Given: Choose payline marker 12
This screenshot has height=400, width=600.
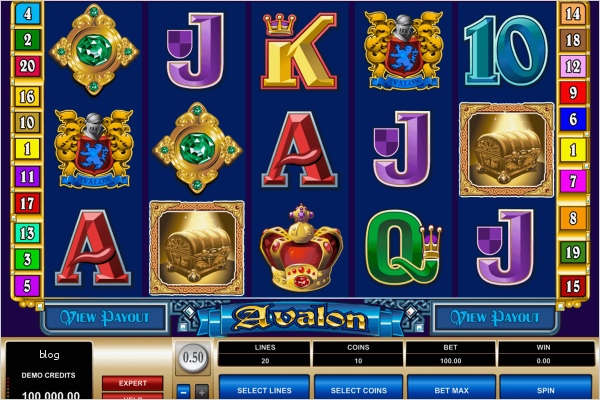Looking at the screenshot, I should point(573,66).
